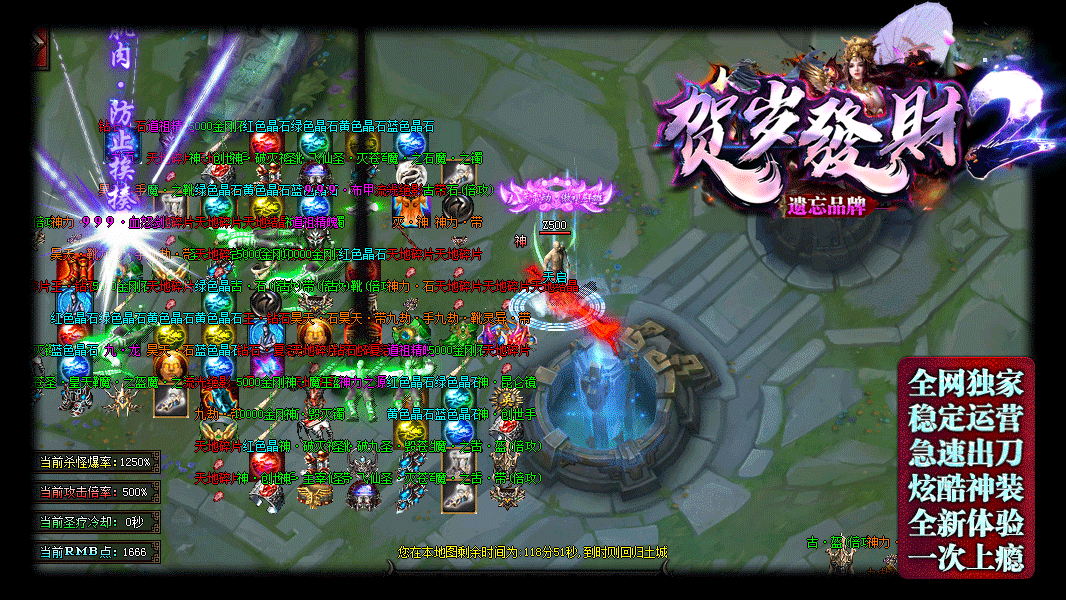The width and height of the screenshot is (1066, 600).
Task: Click the red 全网独家 promo panel
Action: point(965,467)
